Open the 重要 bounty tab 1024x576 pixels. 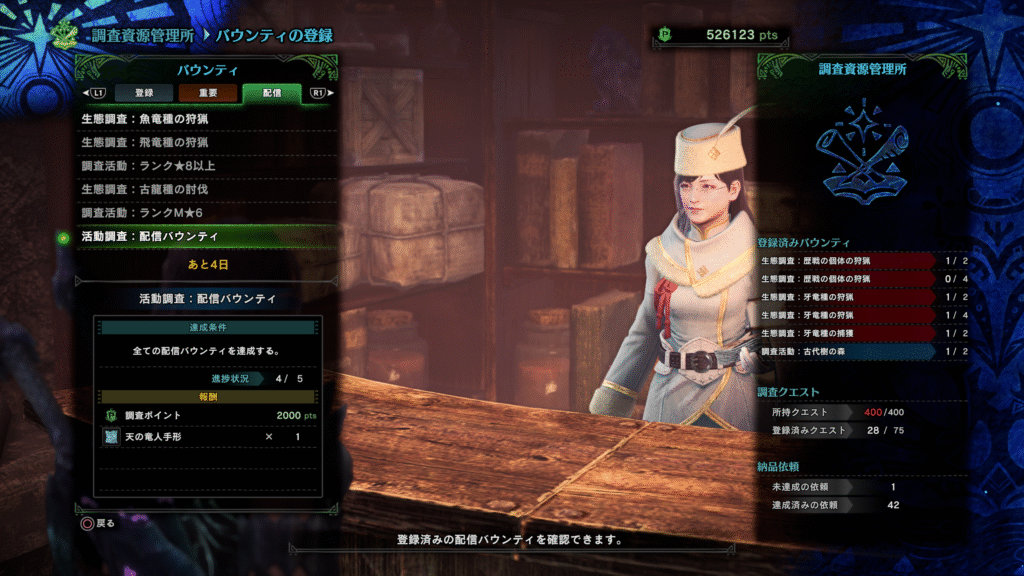208,93
